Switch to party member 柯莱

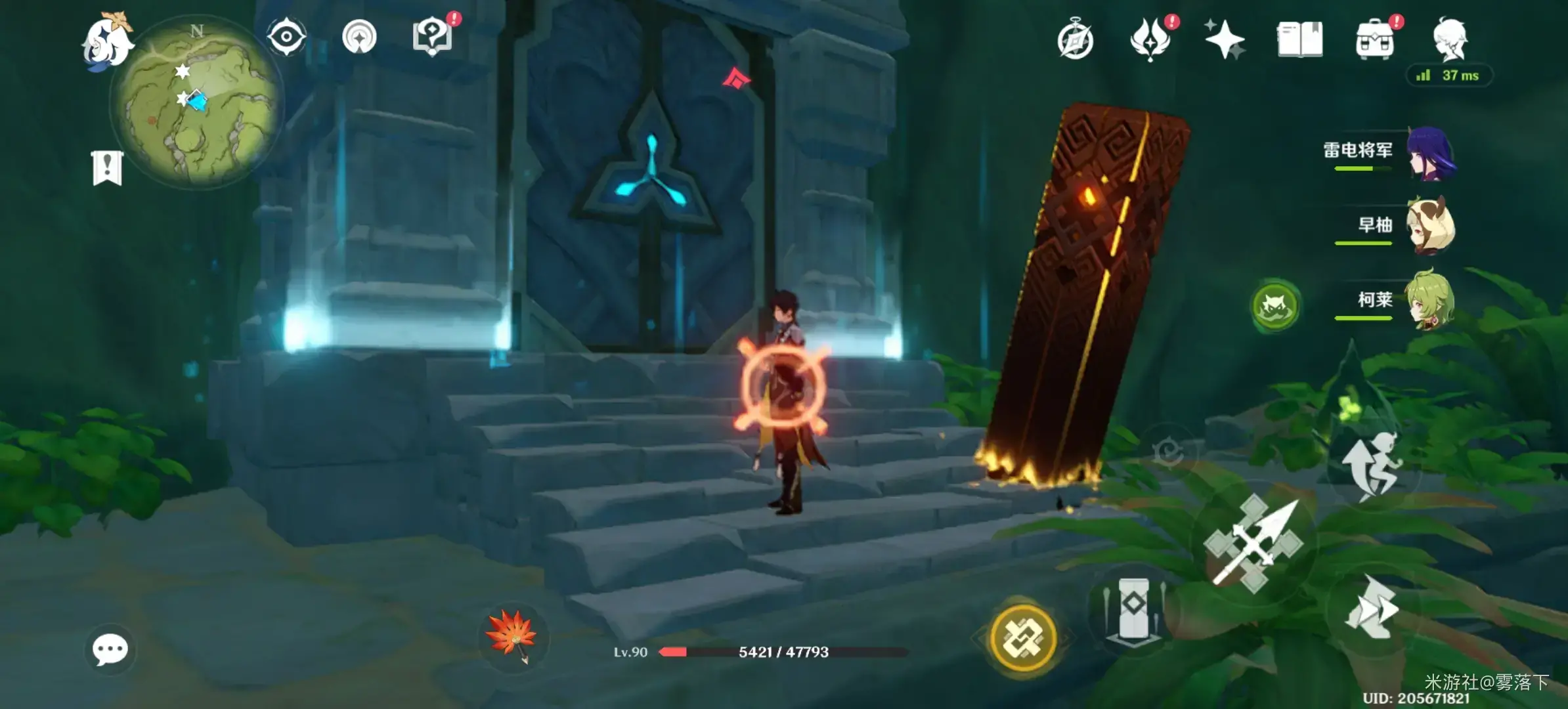[x=1430, y=301]
